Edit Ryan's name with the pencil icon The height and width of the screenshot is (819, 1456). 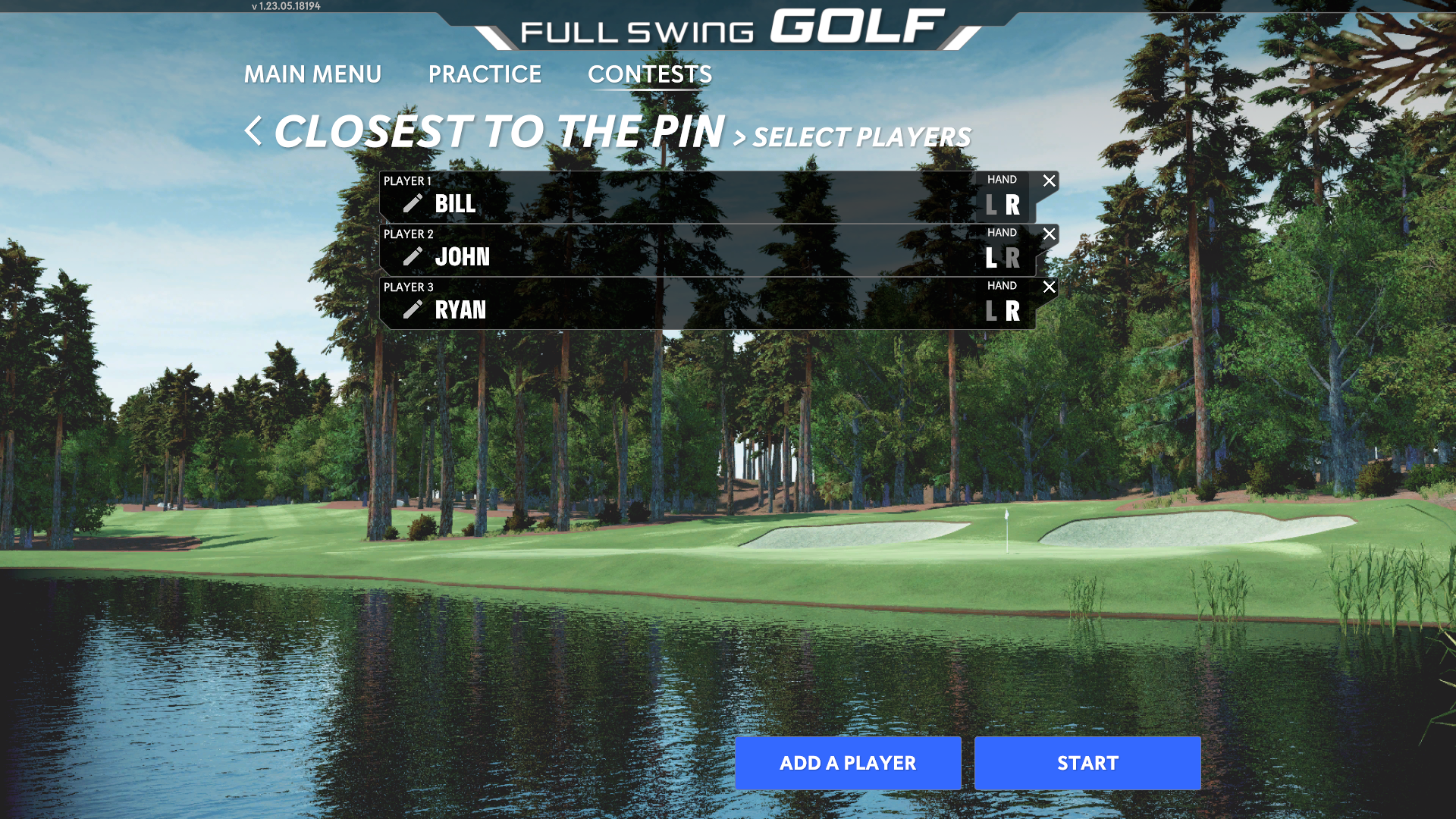(x=413, y=309)
